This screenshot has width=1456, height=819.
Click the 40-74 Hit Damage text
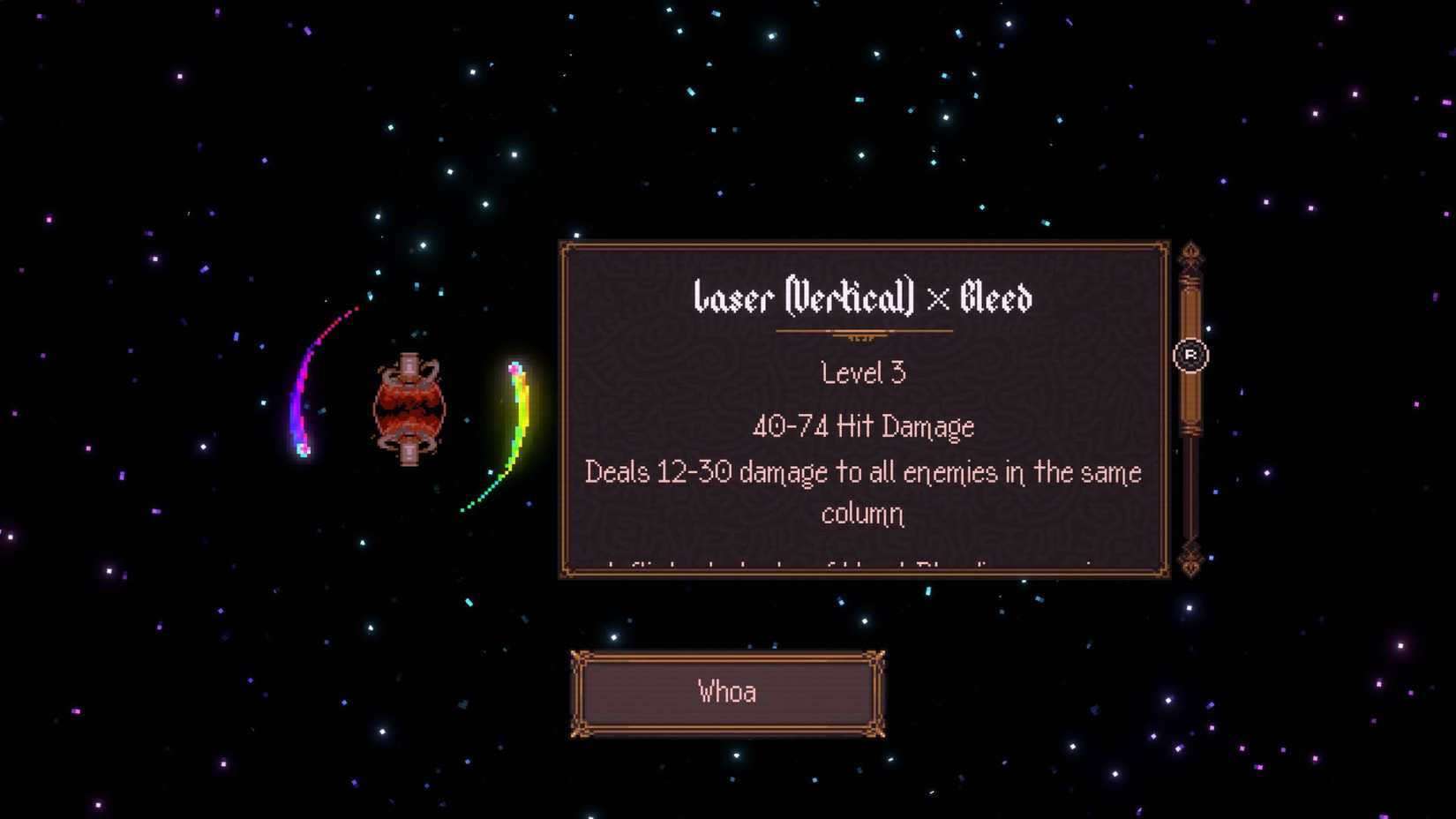pyautogui.click(x=862, y=426)
